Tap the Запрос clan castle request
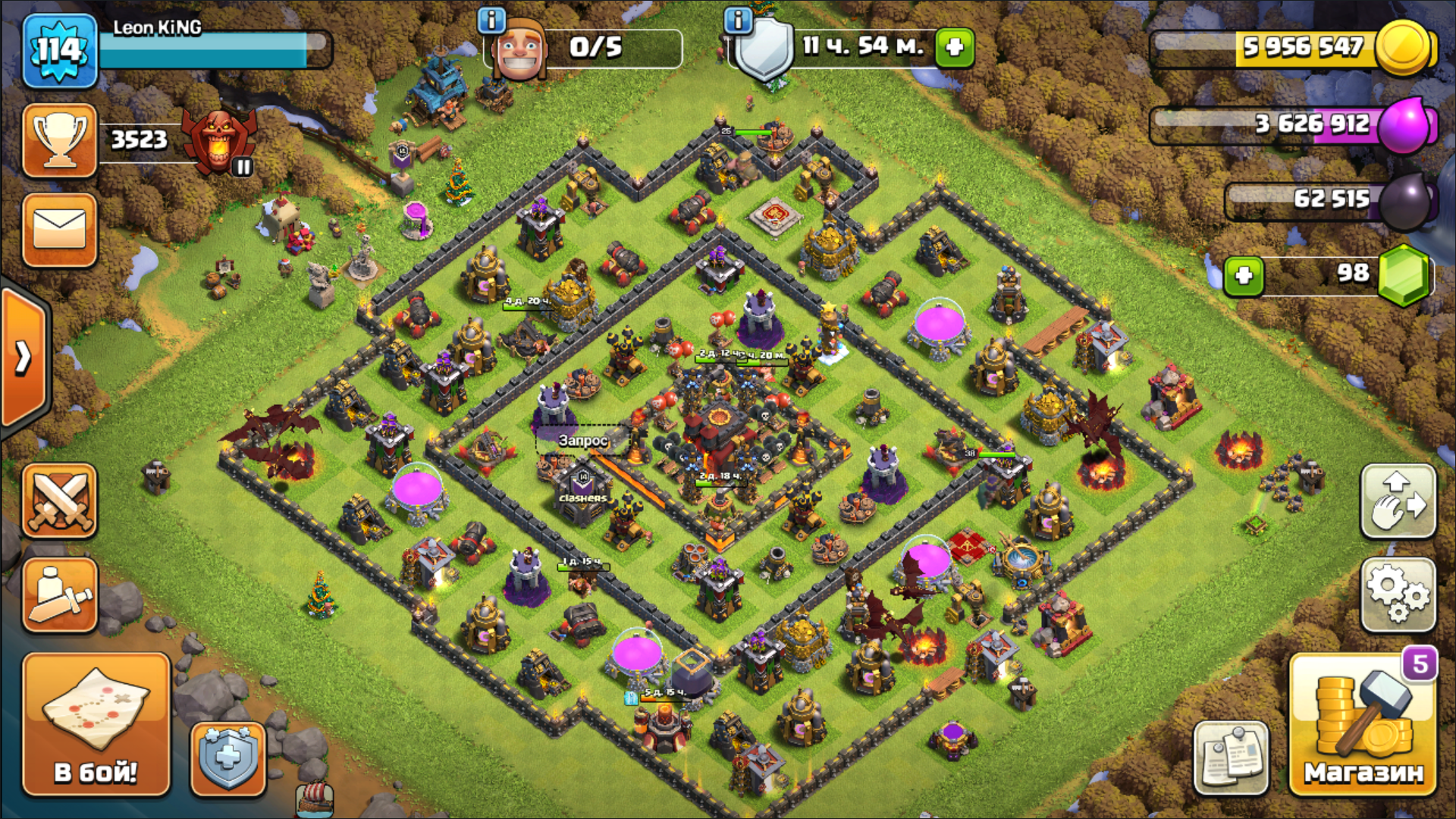The width and height of the screenshot is (1456, 819). click(x=582, y=441)
